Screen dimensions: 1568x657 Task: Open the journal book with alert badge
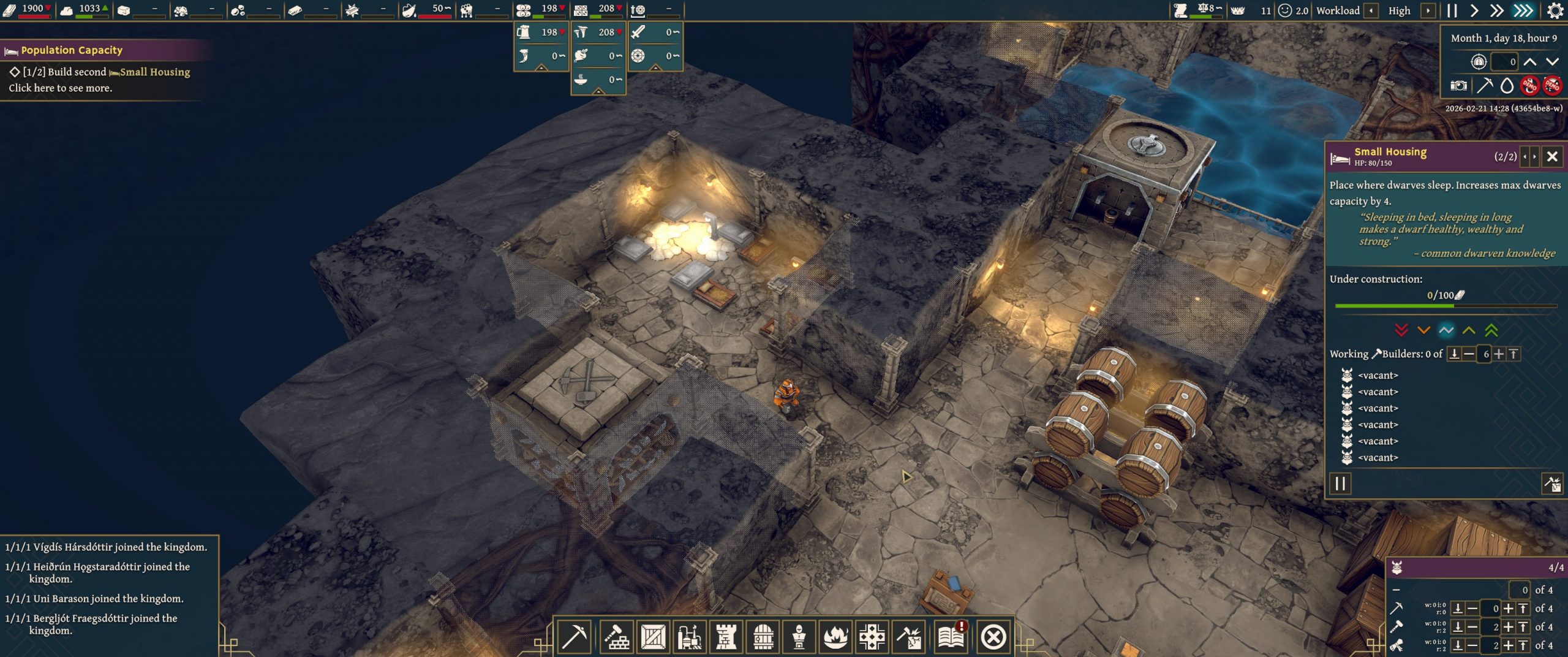951,637
